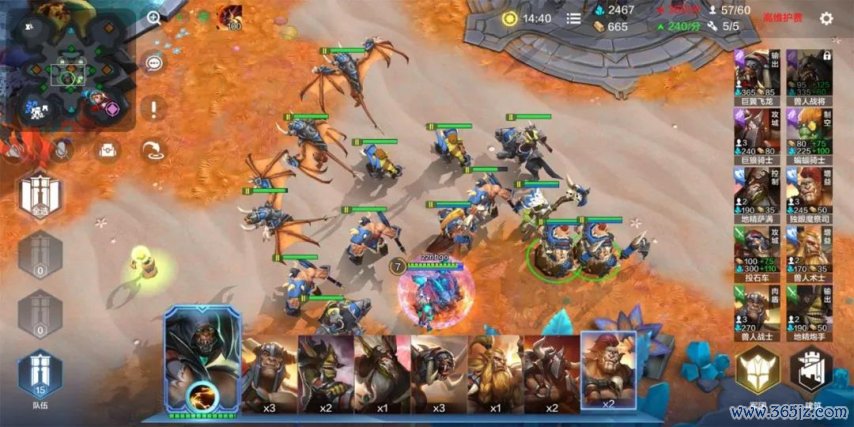The height and width of the screenshot is (427, 854).
Task: Open the list menu icon
Action: point(573,18)
